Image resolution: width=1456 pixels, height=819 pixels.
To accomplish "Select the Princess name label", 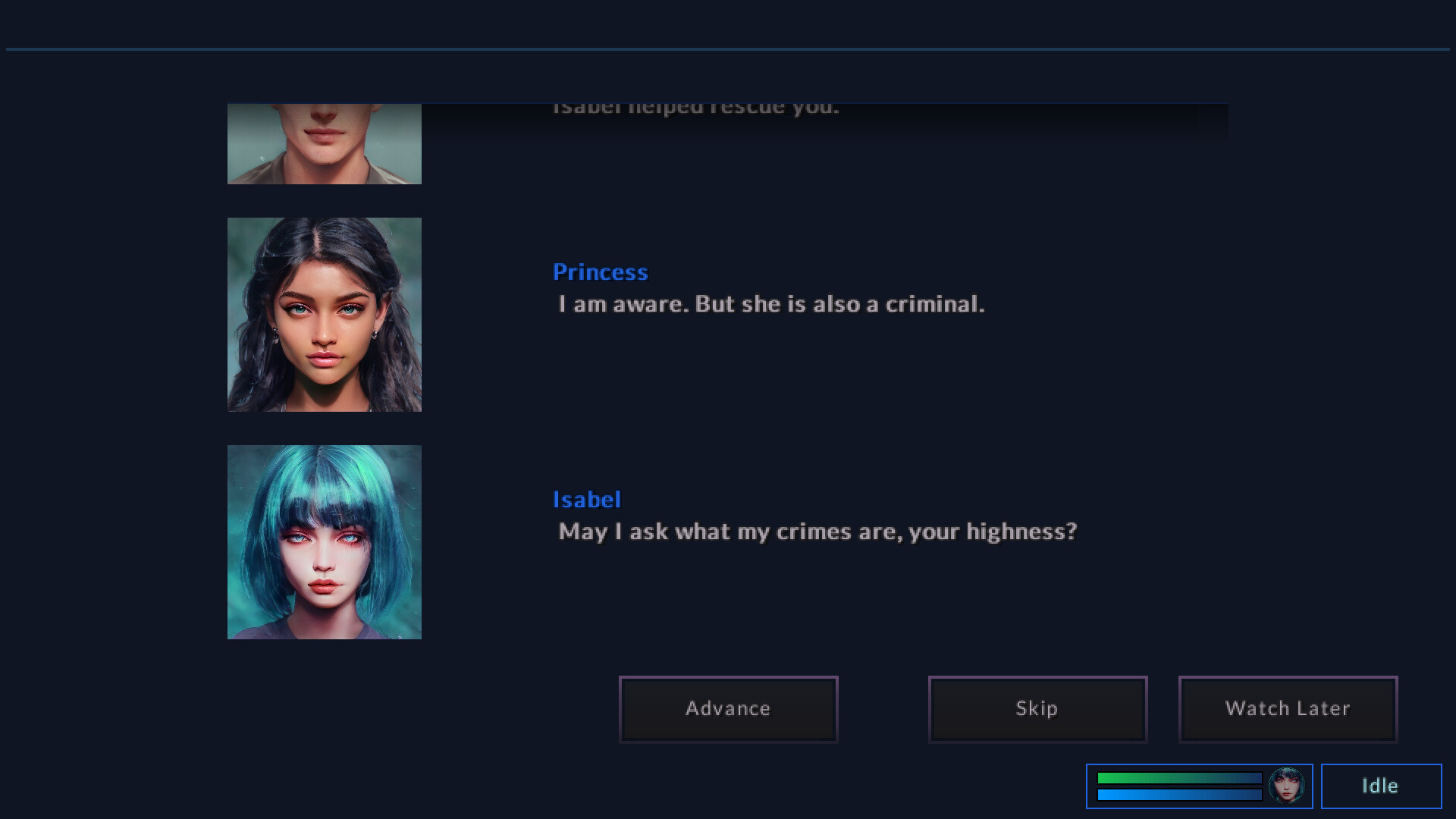I will point(600,271).
